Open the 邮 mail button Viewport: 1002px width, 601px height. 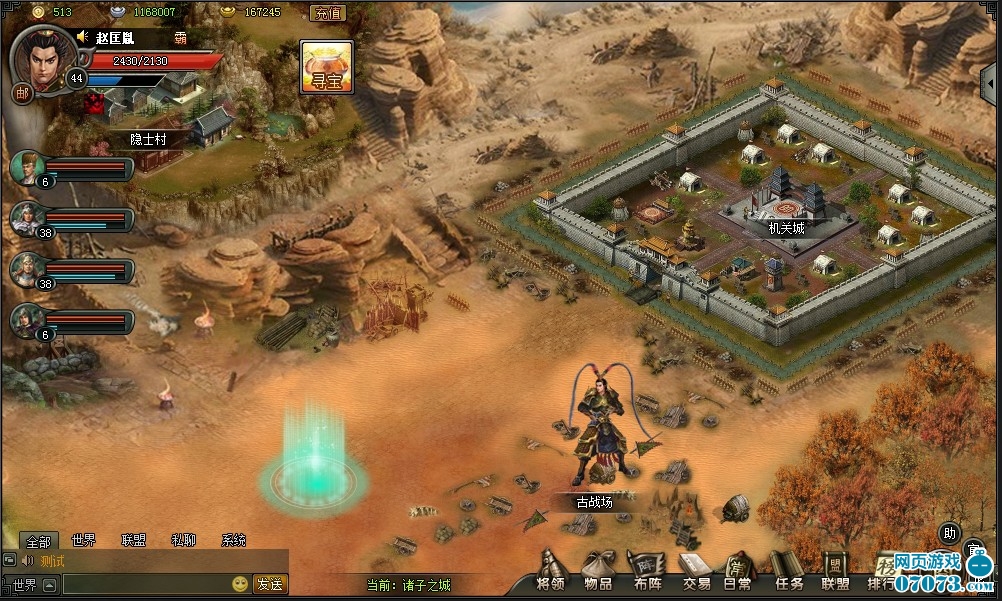click(21, 93)
